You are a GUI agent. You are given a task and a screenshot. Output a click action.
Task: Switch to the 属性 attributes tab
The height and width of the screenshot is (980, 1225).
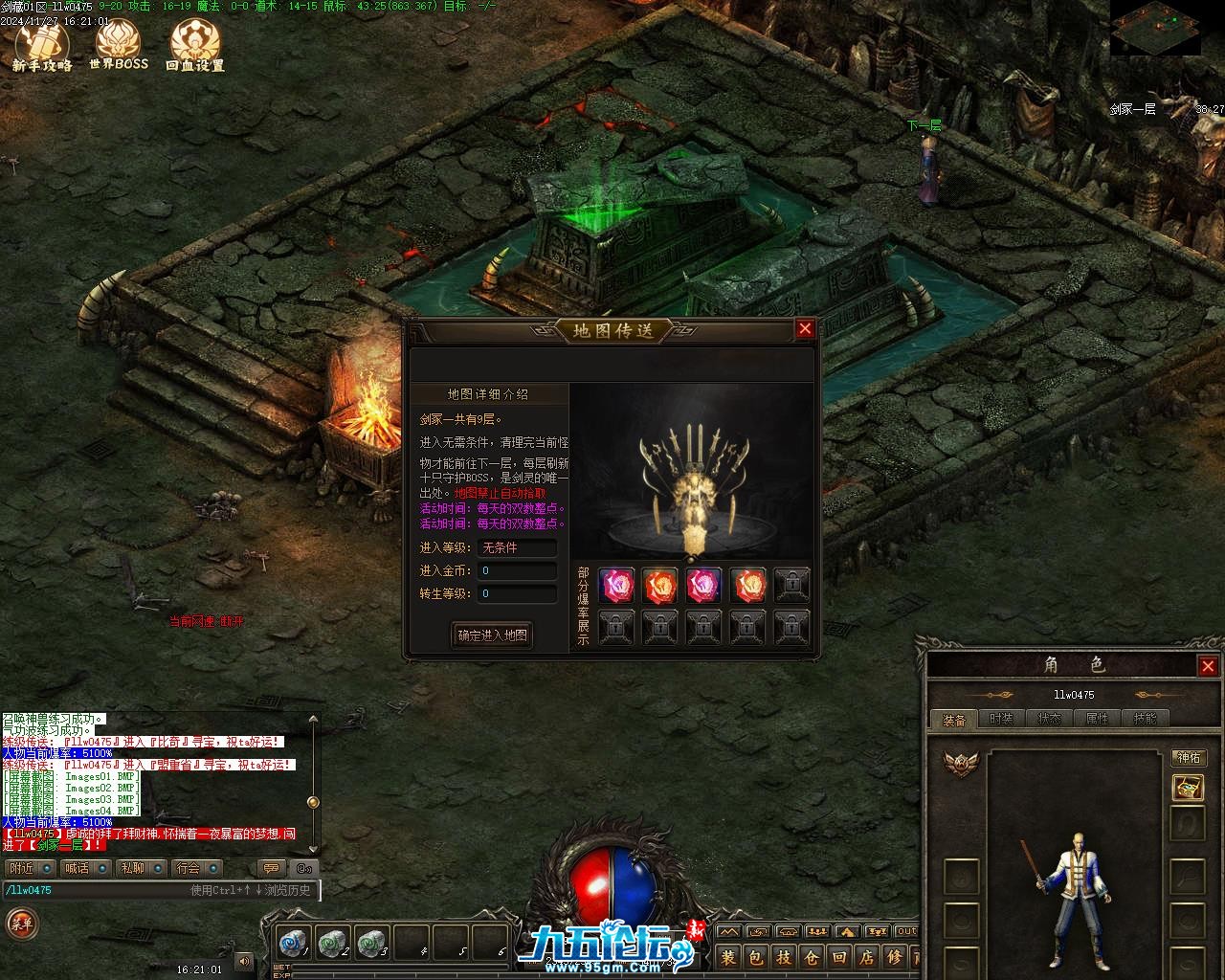pyautogui.click(x=1097, y=719)
